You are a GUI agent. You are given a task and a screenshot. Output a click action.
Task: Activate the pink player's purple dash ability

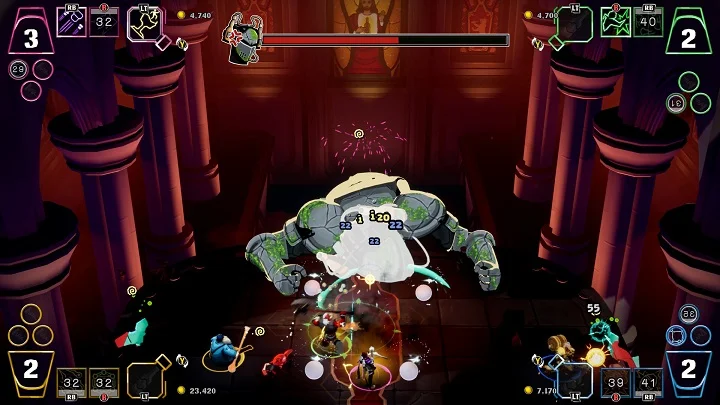click(x=71, y=22)
